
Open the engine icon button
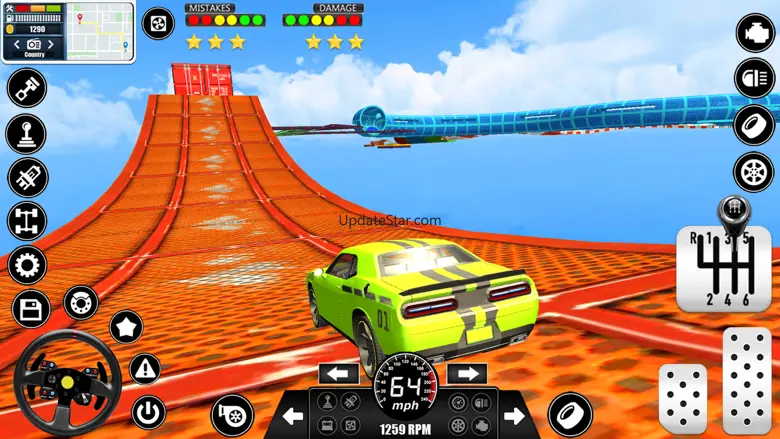[755, 32]
